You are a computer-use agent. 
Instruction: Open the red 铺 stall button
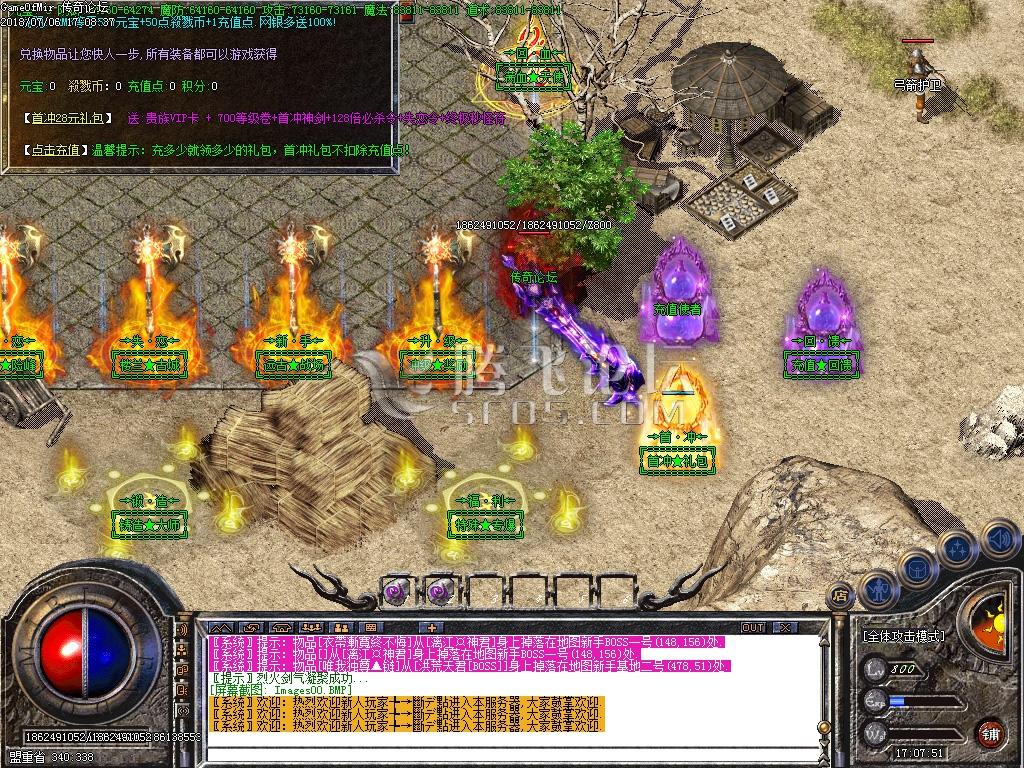pyautogui.click(x=991, y=731)
